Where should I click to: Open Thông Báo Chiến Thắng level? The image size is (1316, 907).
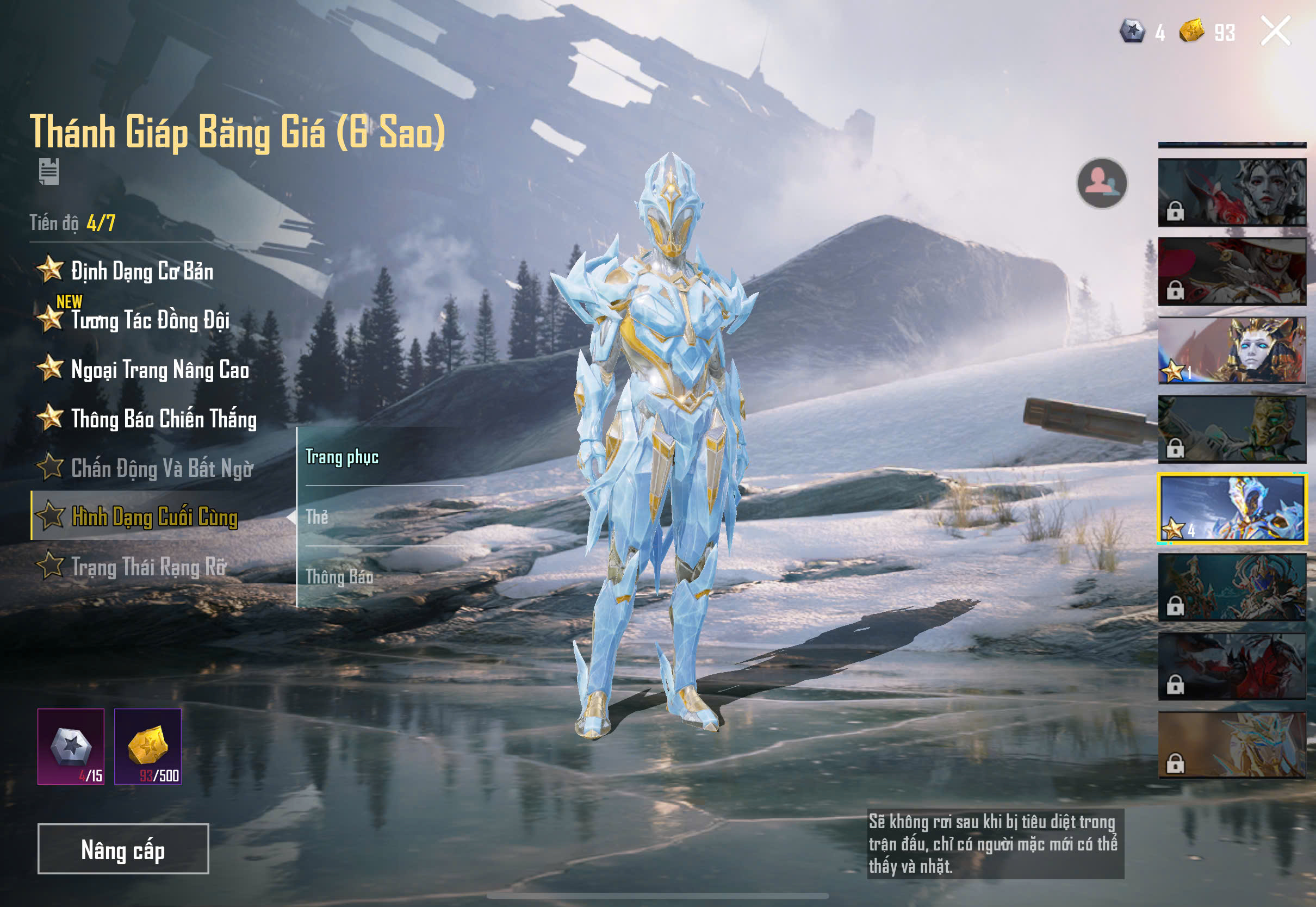pyautogui.click(x=163, y=419)
